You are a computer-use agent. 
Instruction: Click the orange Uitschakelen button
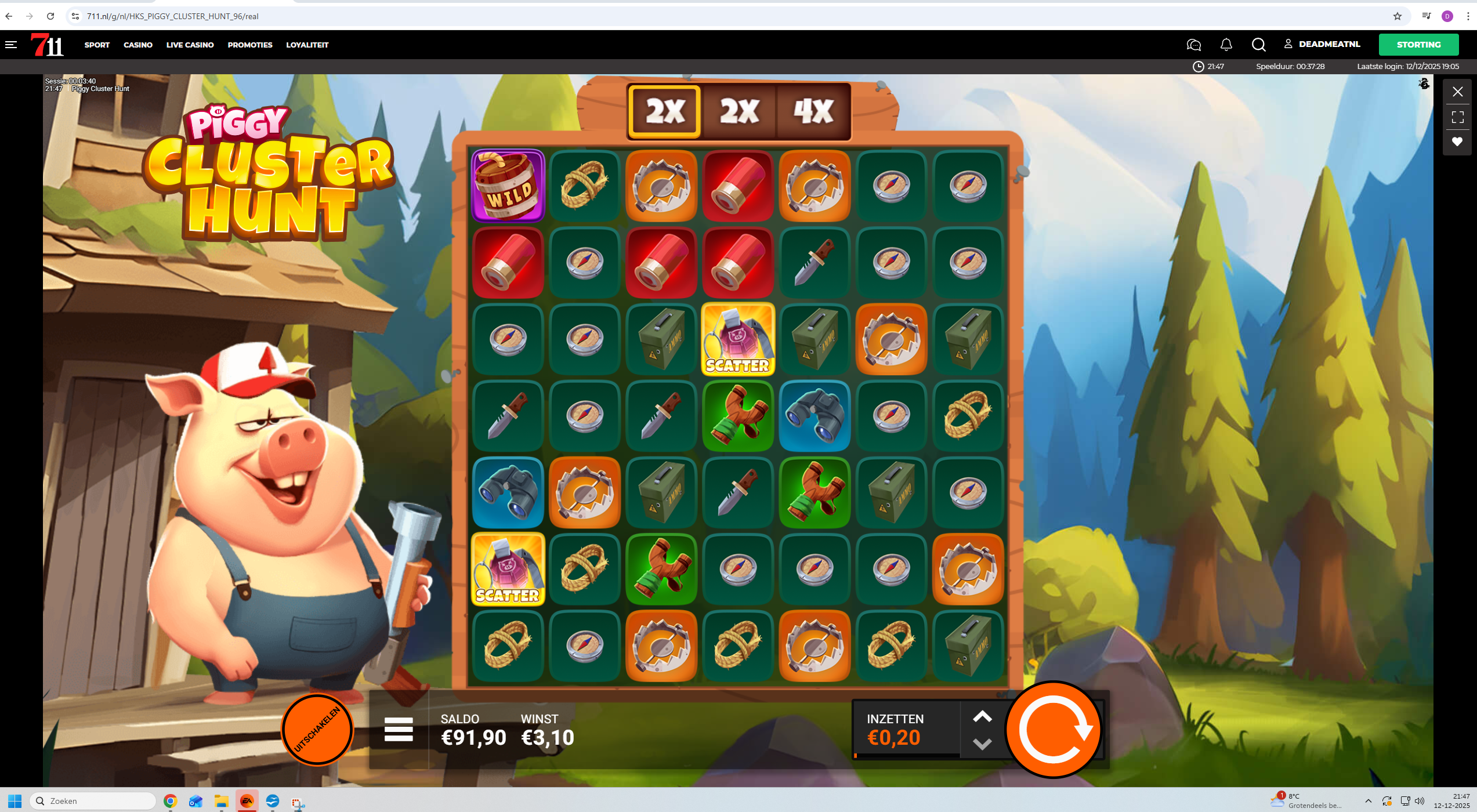point(317,729)
